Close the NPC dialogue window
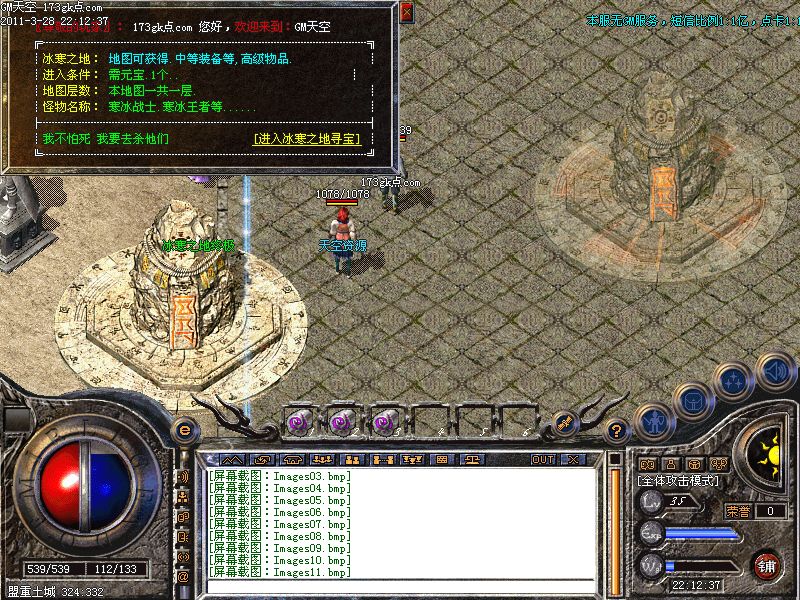Viewport: 800px width, 600px height. coord(405,13)
